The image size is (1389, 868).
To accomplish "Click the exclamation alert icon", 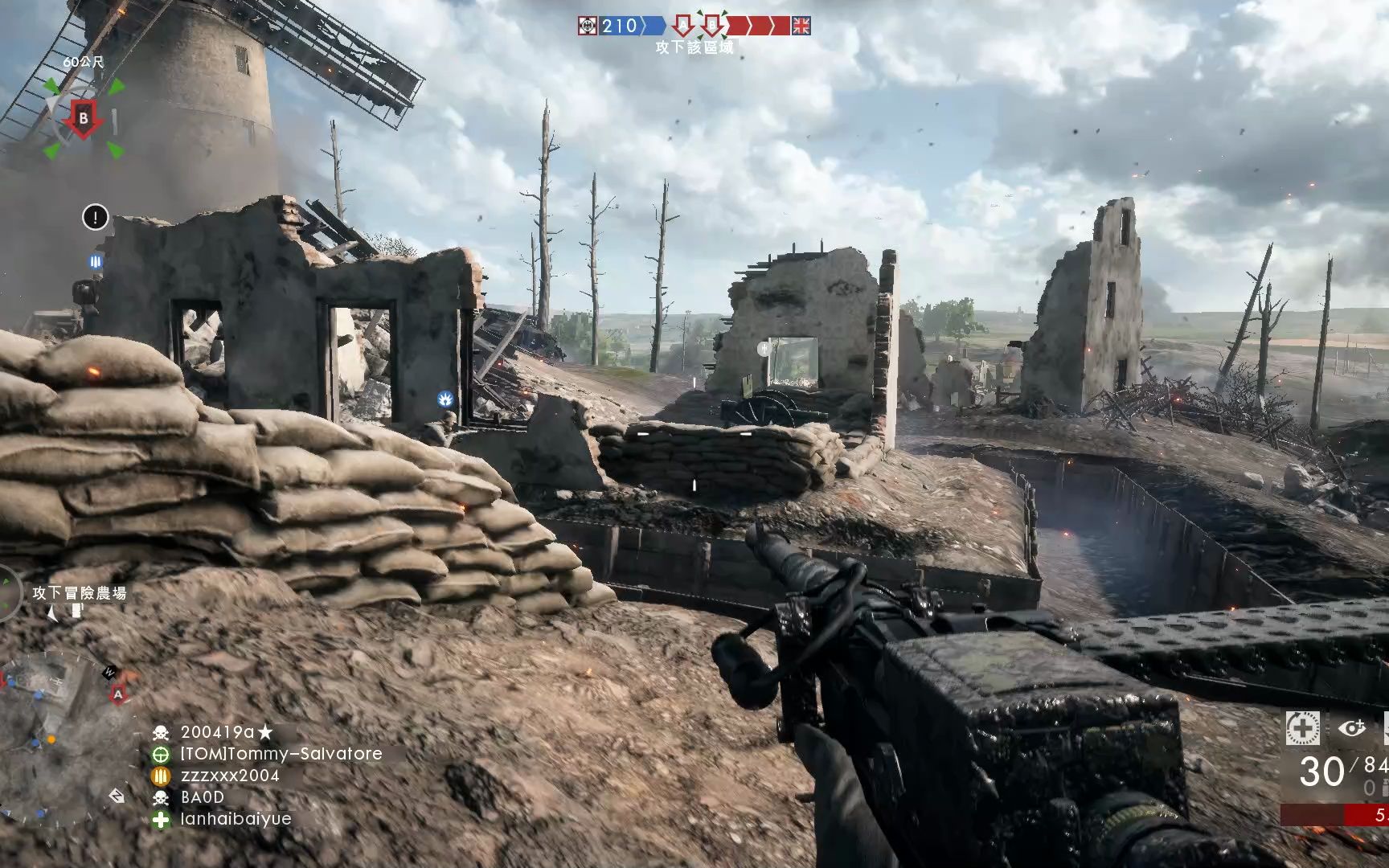I will (x=96, y=217).
